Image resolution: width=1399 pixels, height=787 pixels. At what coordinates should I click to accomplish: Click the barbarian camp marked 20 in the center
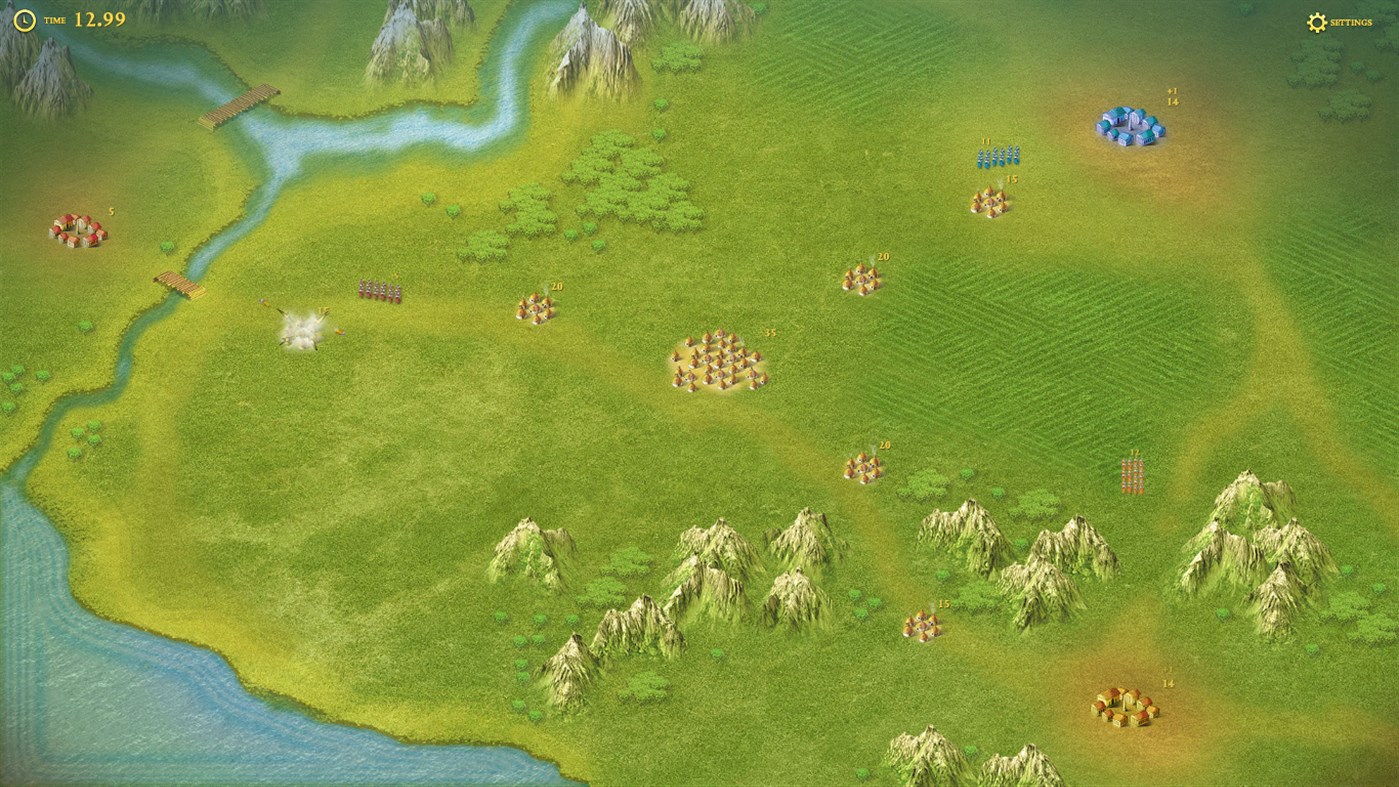point(537,307)
